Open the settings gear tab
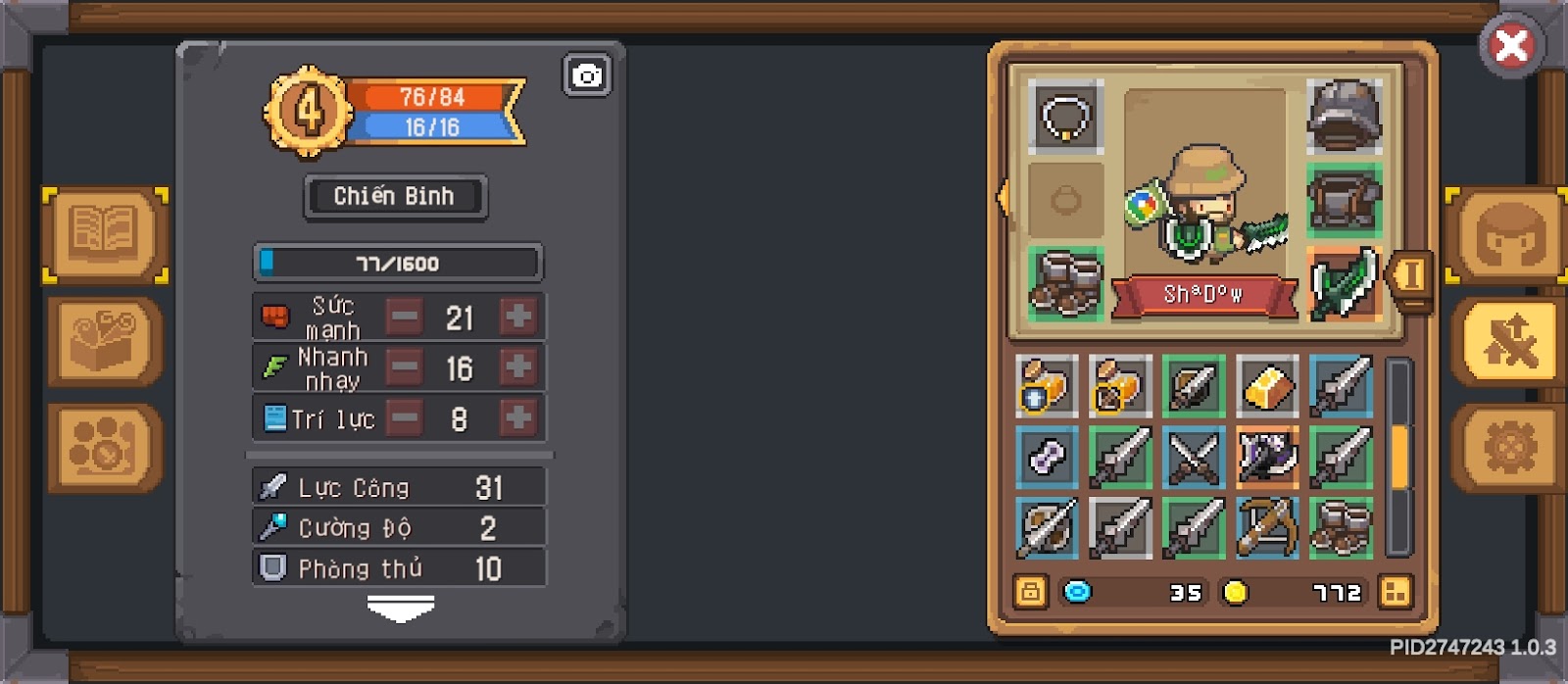1568x684 pixels. [x=1509, y=448]
